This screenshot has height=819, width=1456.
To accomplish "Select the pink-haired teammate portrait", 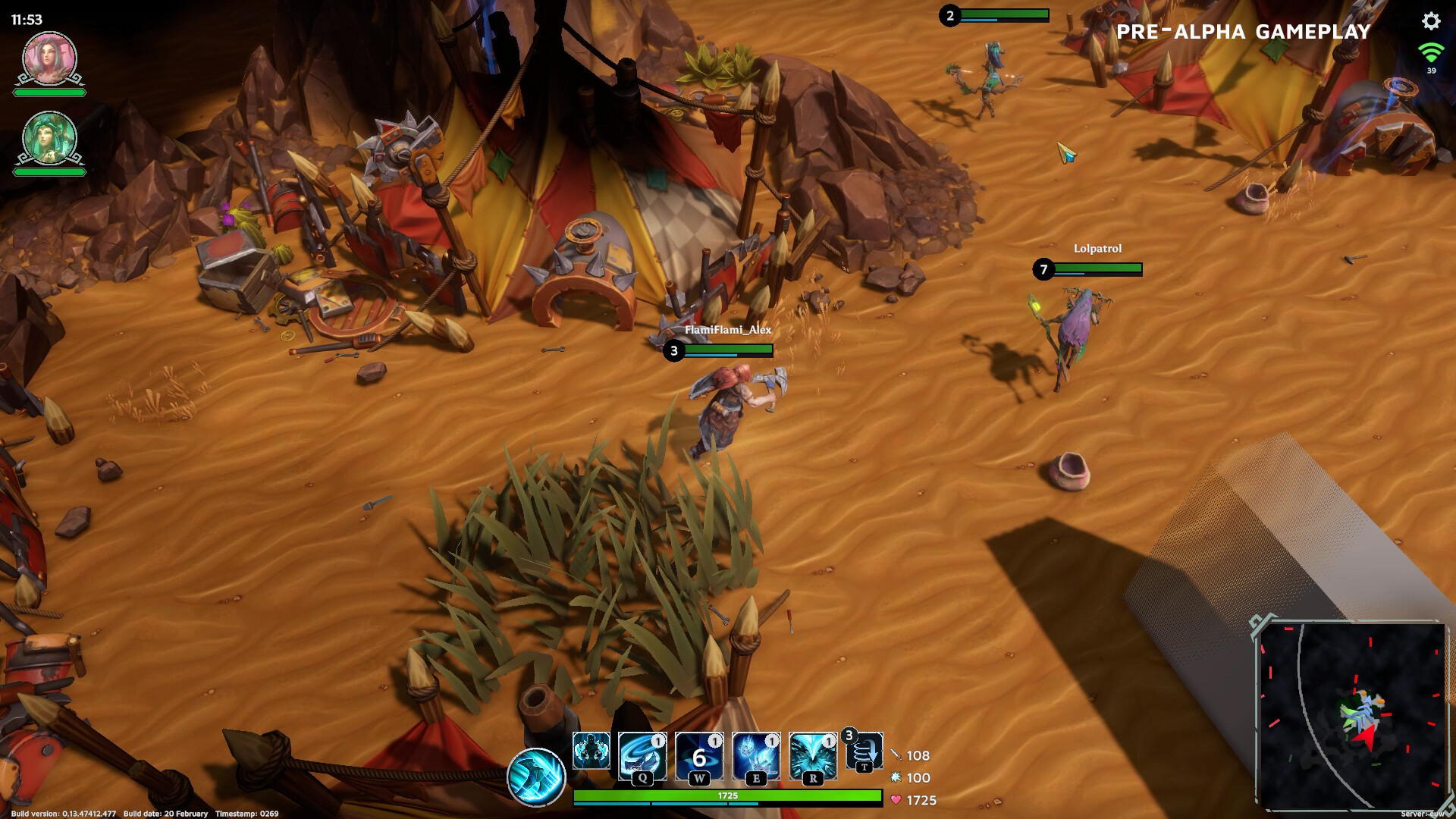I will point(50,58).
